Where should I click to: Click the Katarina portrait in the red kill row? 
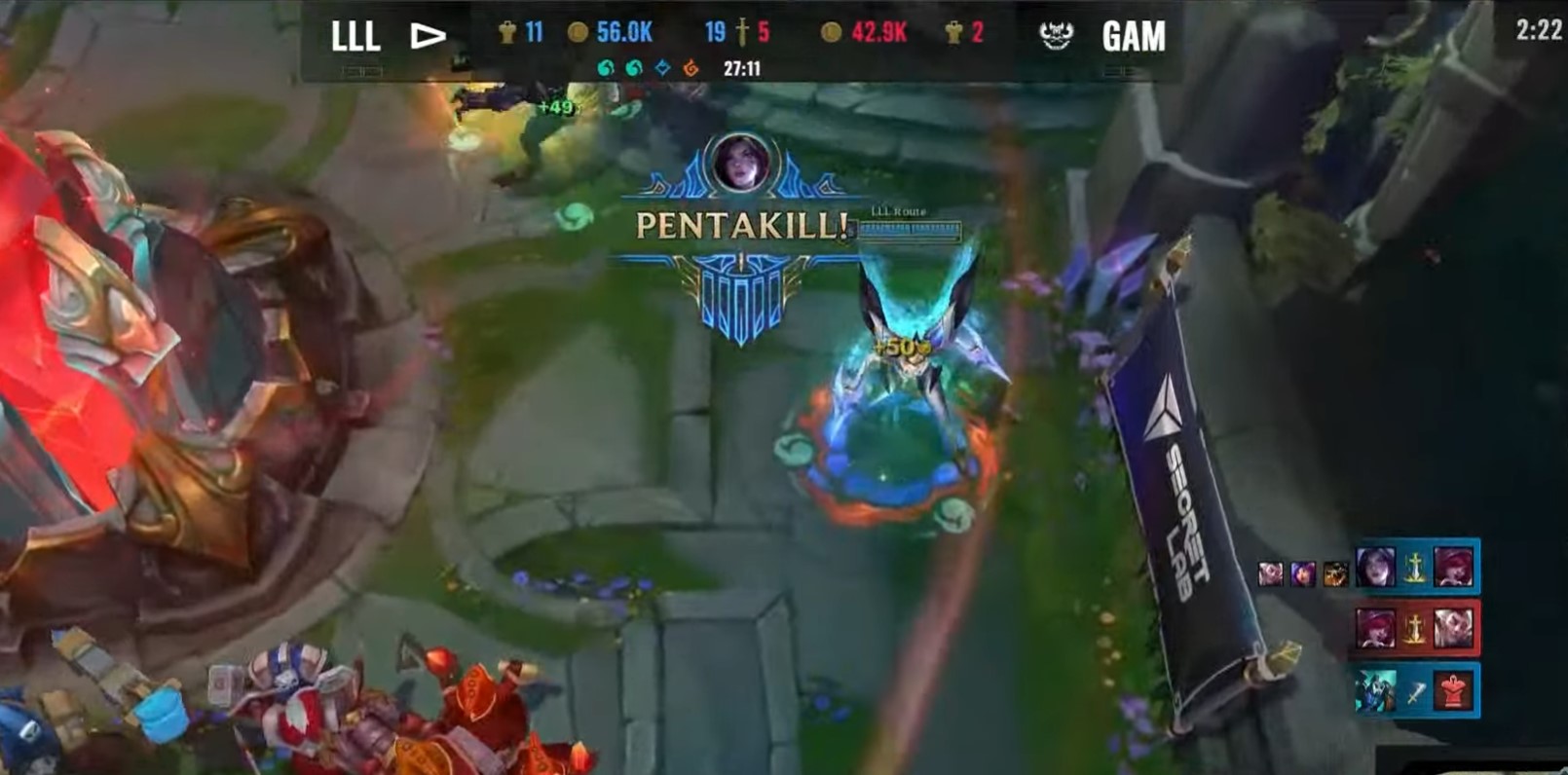pyautogui.click(x=1375, y=628)
